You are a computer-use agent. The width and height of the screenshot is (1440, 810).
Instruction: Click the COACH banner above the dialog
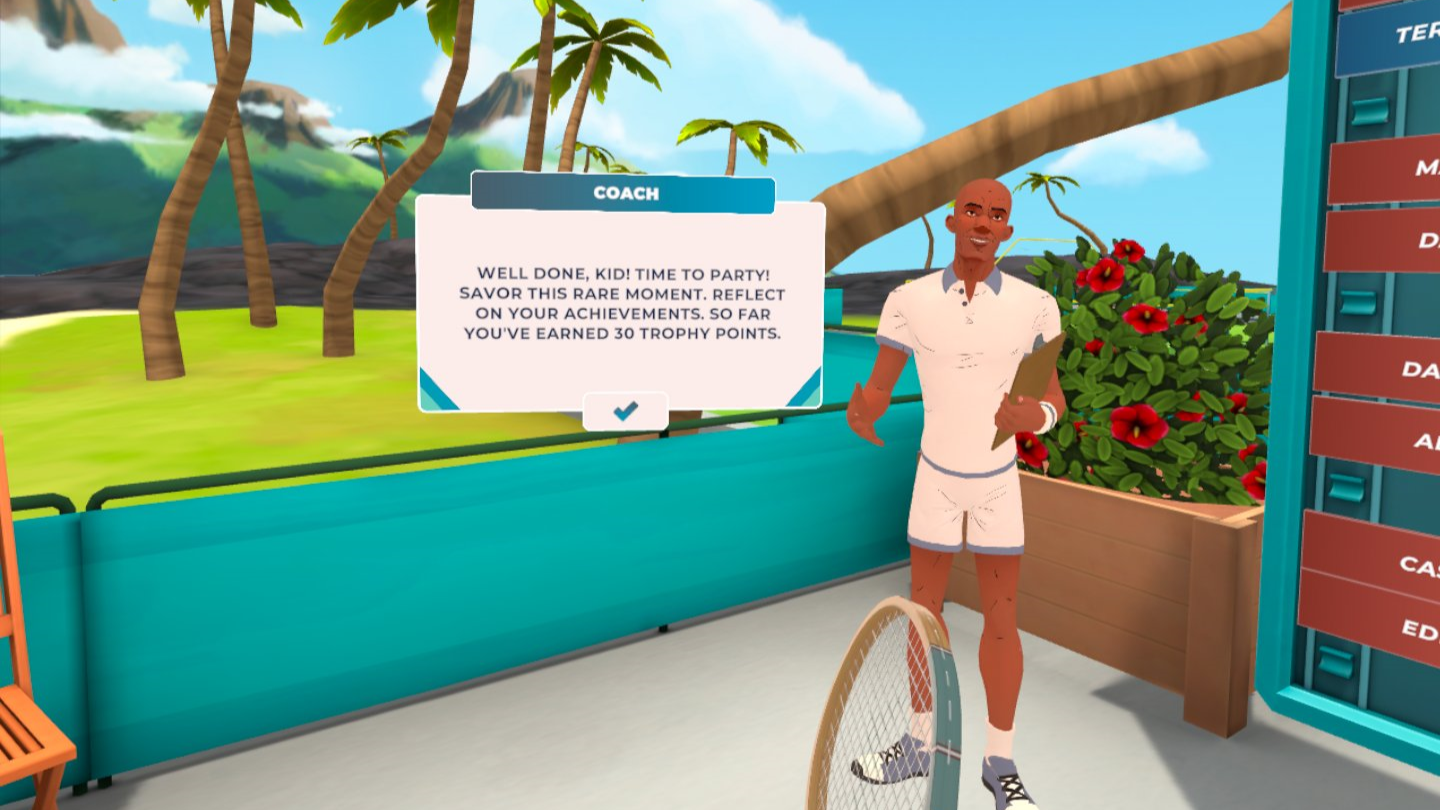click(626, 194)
